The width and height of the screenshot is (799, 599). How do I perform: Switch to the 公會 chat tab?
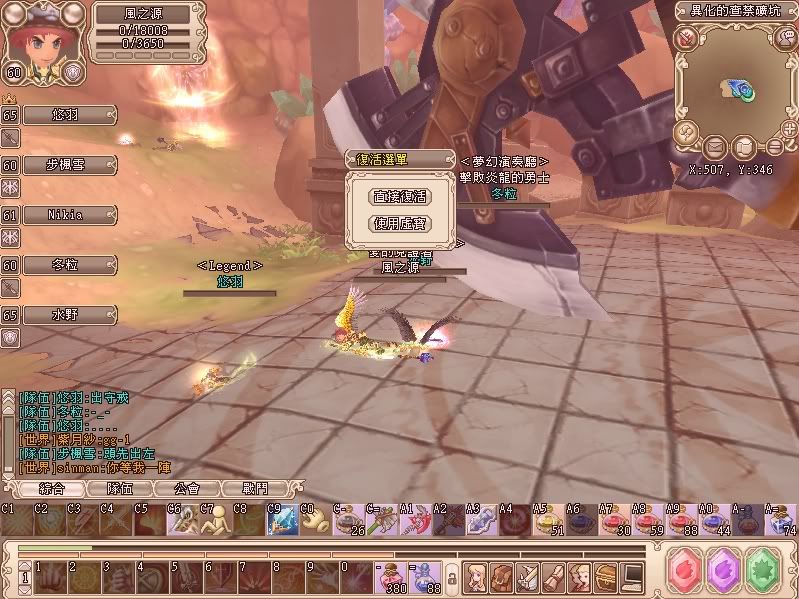click(187, 489)
